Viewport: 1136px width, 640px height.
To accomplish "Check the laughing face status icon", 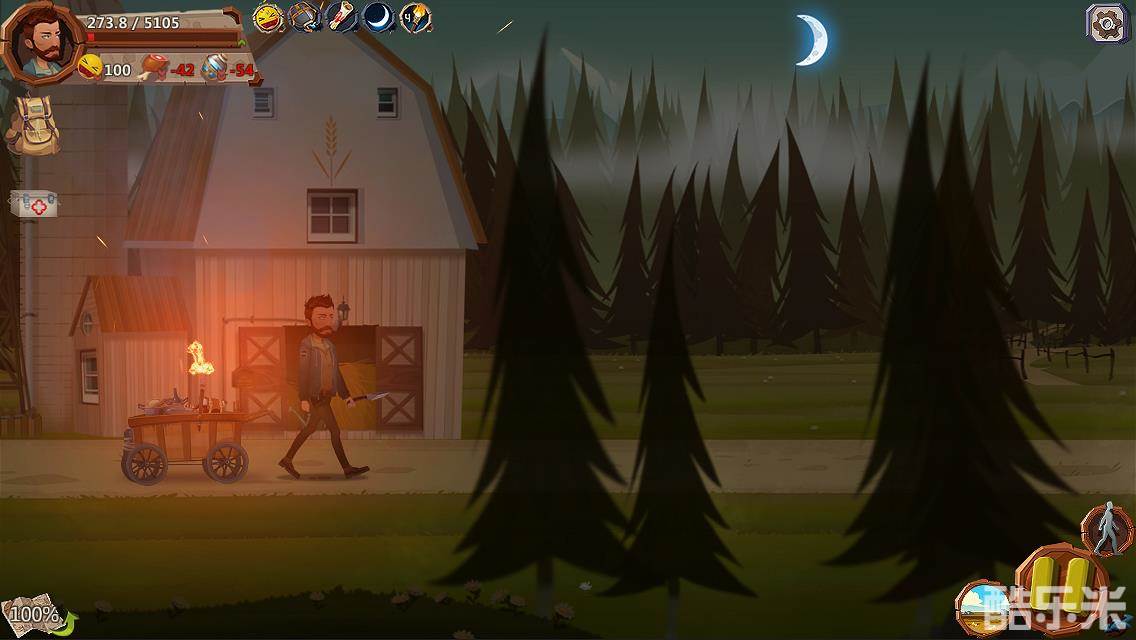I will coord(268,17).
